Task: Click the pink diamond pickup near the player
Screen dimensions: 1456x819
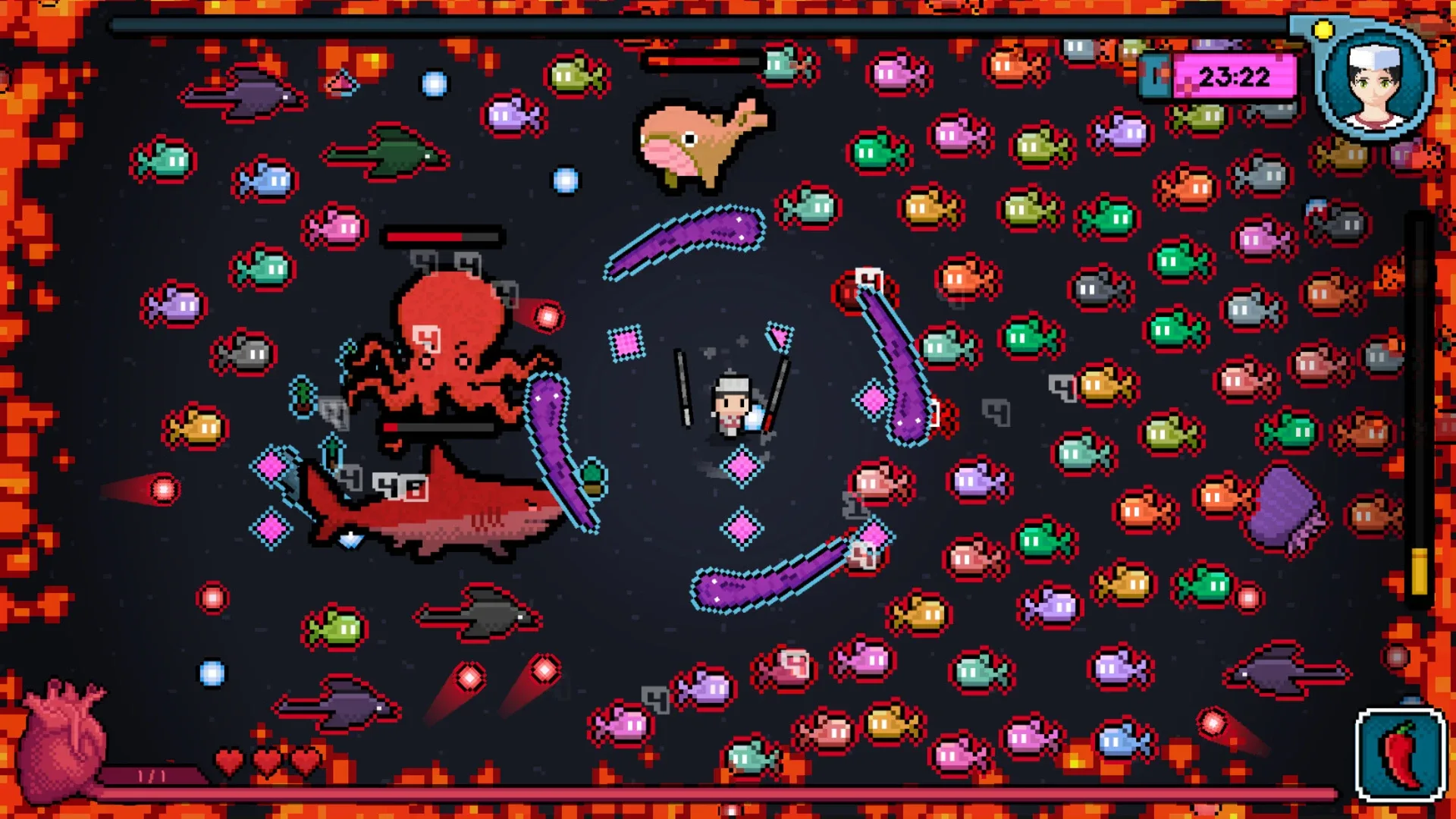Action: (x=741, y=466)
